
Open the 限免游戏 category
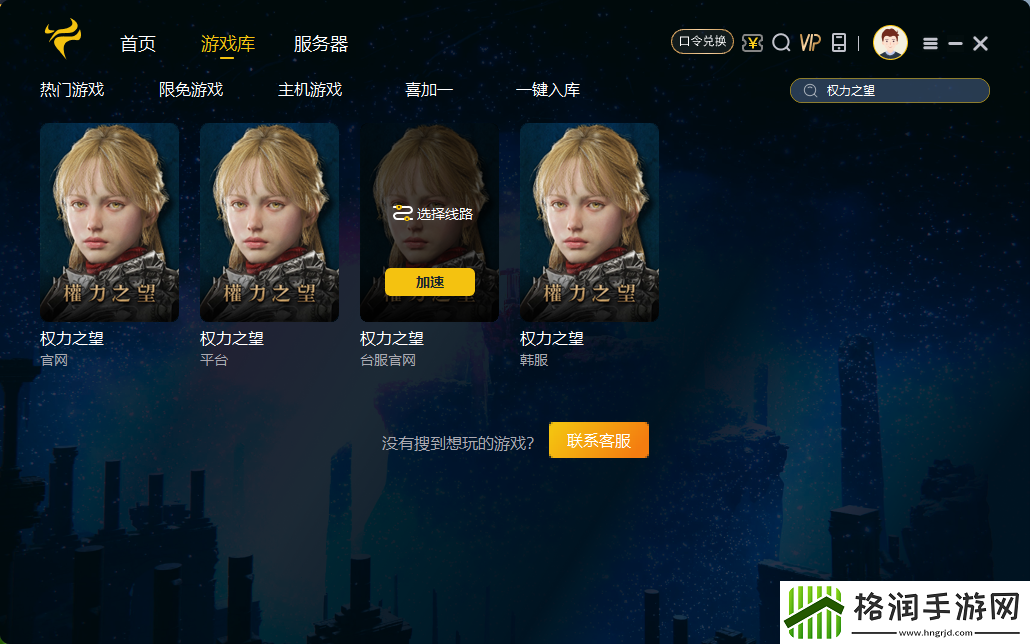(191, 90)
